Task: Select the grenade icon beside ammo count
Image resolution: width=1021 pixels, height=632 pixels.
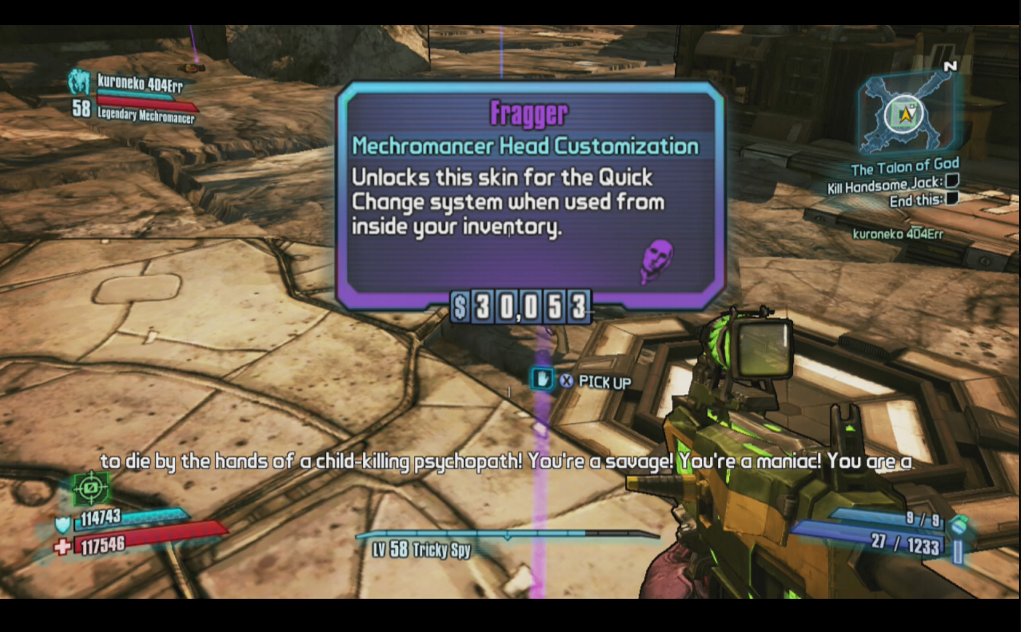Action: [958, 524]
